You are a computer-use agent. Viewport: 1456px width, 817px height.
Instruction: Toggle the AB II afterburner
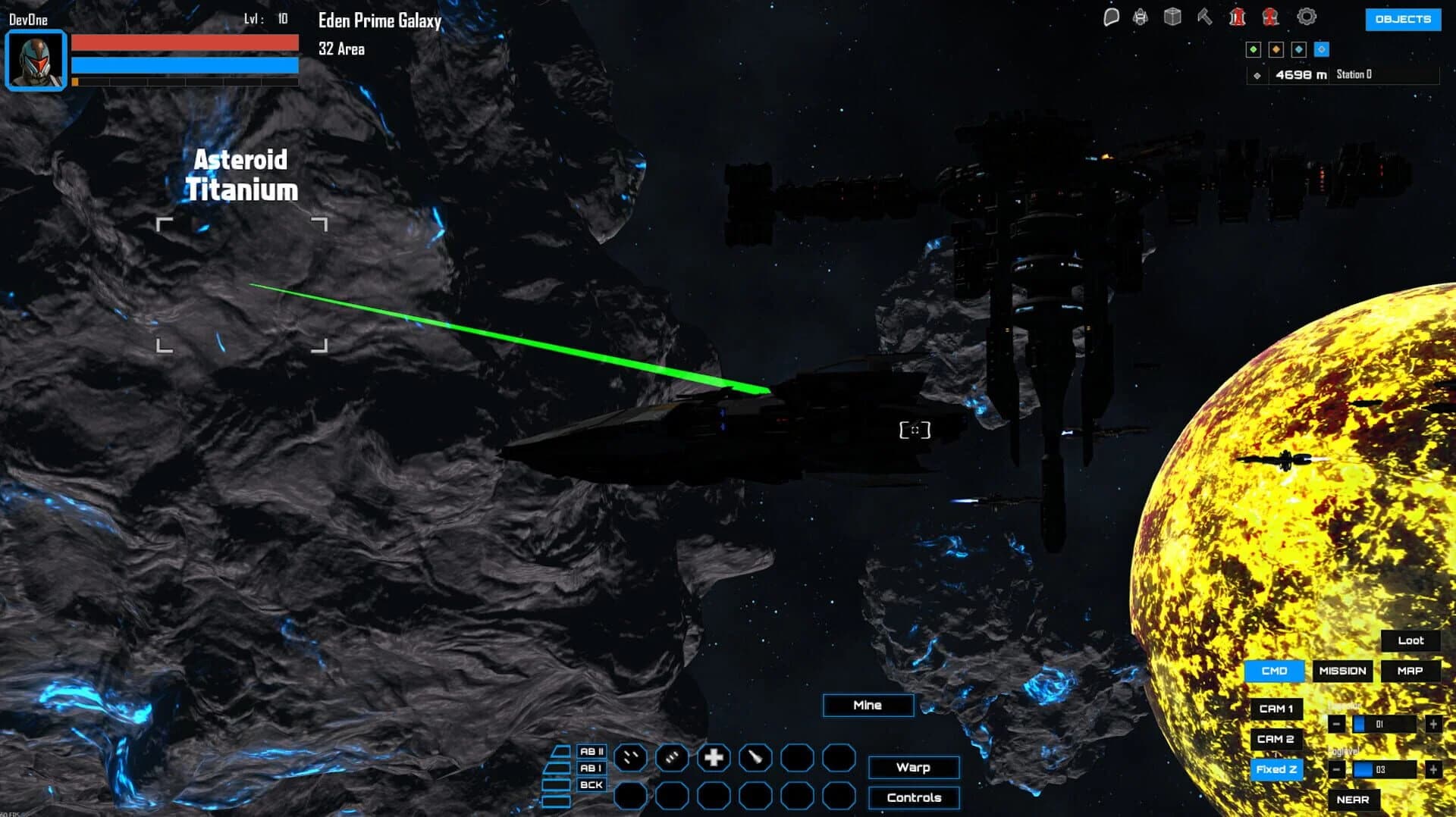coord(591,753)
